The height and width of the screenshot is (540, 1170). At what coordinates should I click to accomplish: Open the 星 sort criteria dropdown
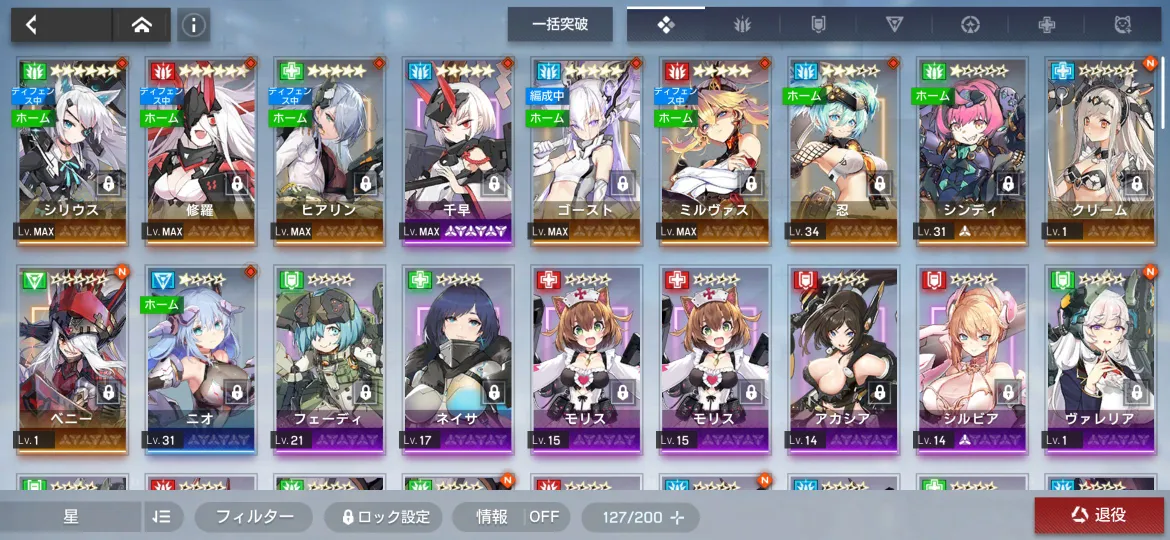pos(72,516)
